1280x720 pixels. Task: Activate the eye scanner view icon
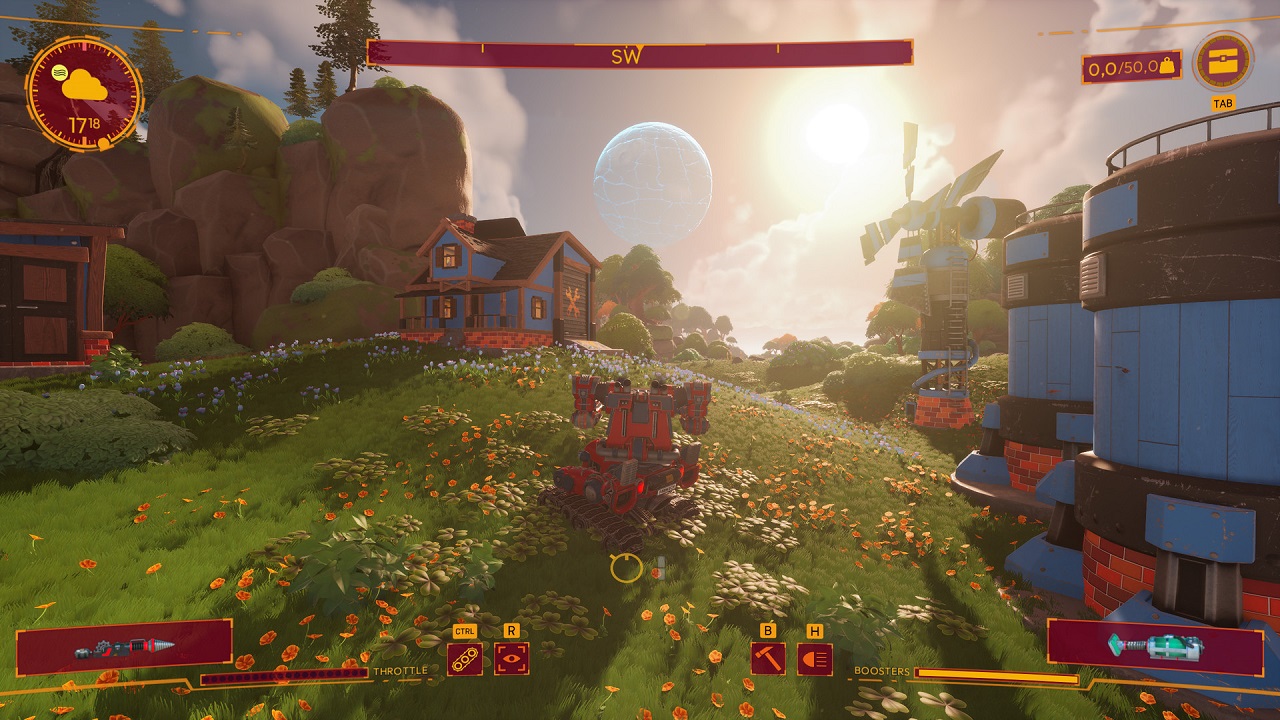[512, 659]
